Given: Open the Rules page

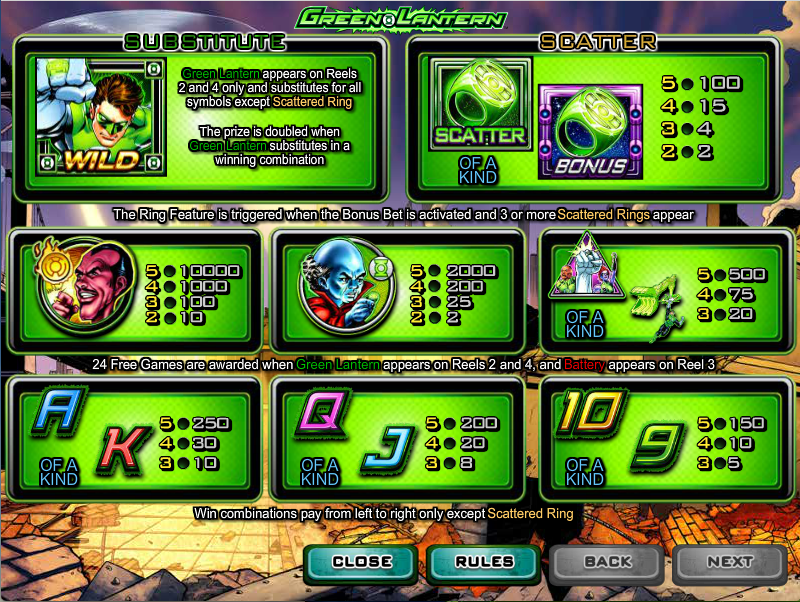Looking at the screenshot, I should 485,562.
